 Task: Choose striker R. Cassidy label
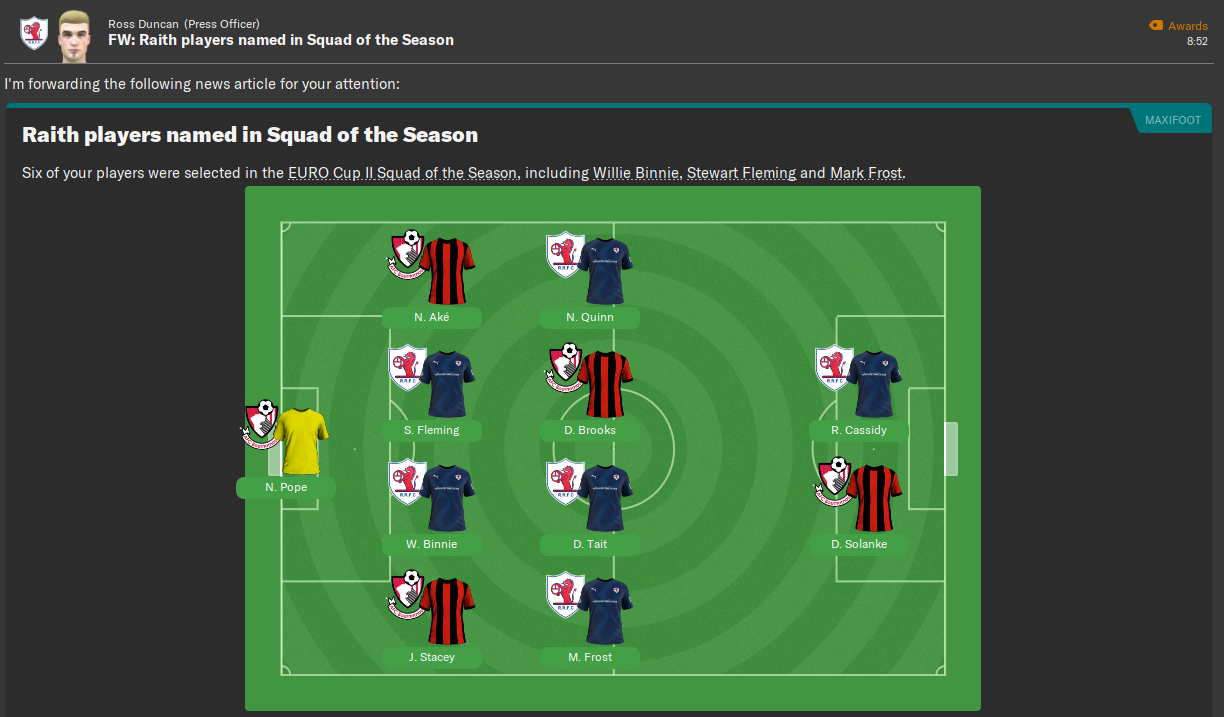(x=859, y=431)
